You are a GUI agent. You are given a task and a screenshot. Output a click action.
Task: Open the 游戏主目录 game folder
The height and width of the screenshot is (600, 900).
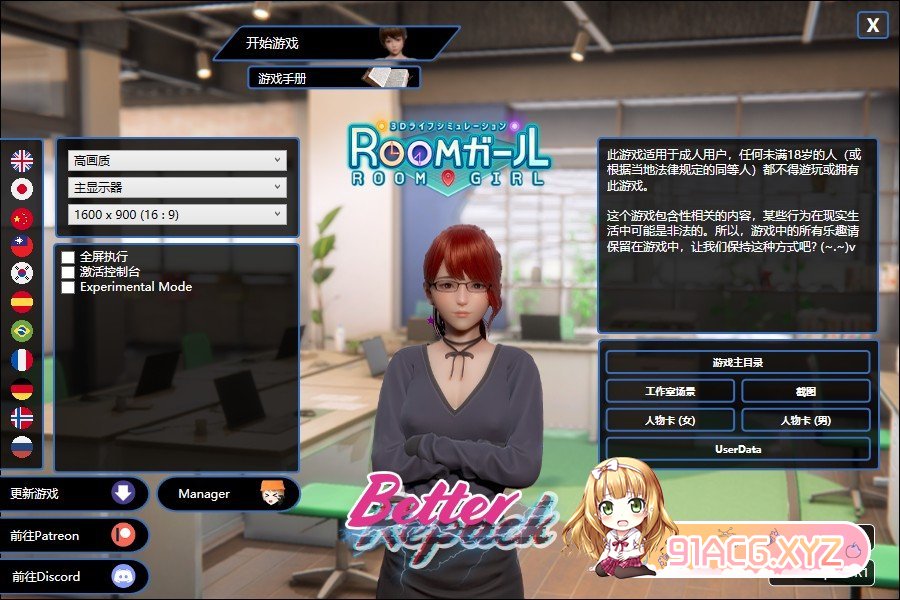738,362
